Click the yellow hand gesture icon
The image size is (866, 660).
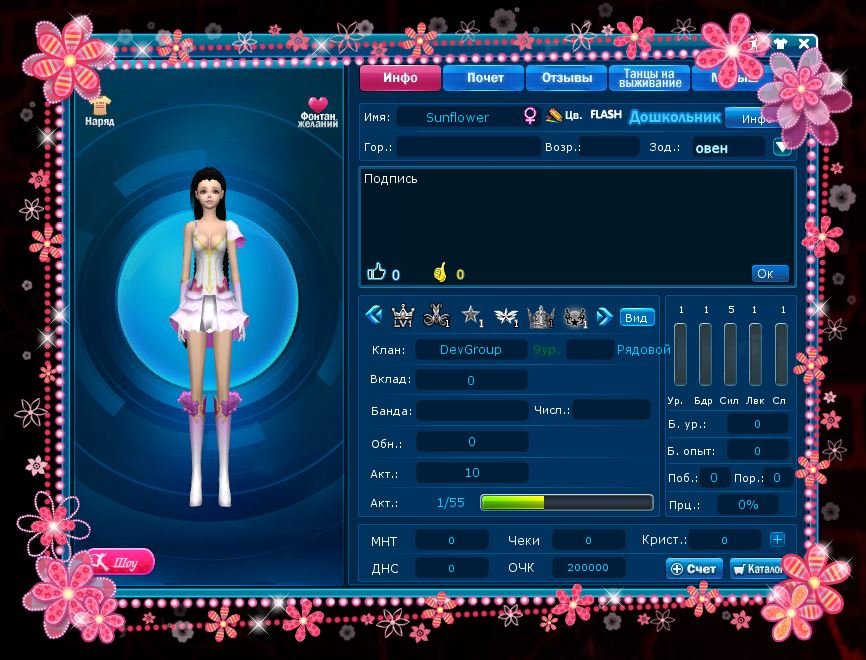[439, 272]
